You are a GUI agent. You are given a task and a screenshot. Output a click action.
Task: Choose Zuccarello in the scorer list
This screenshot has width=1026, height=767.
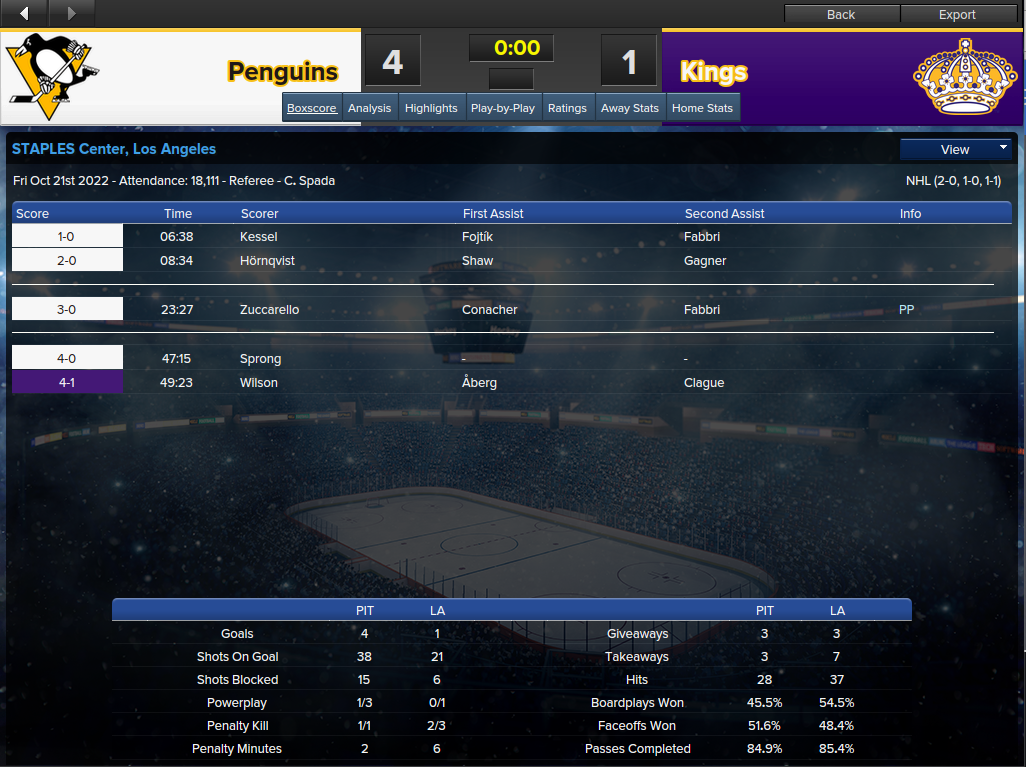pyautogui.click(x=269, y=310)
